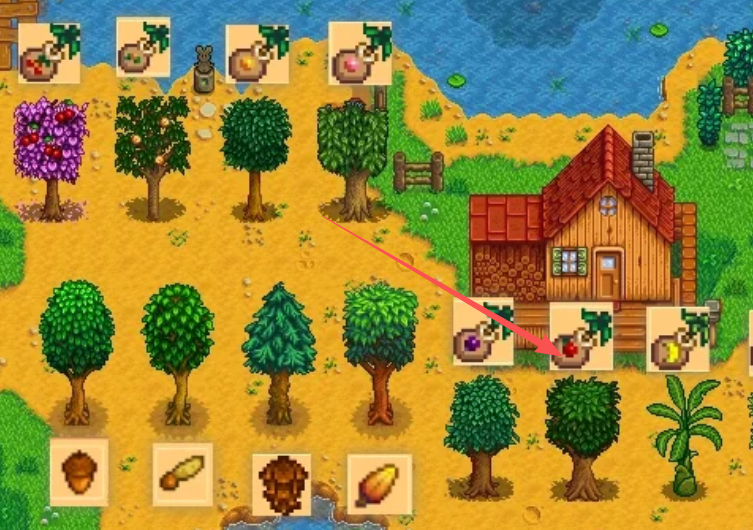
Task: Choose the yellow banana sapling icon
Action: pos(678,339)
